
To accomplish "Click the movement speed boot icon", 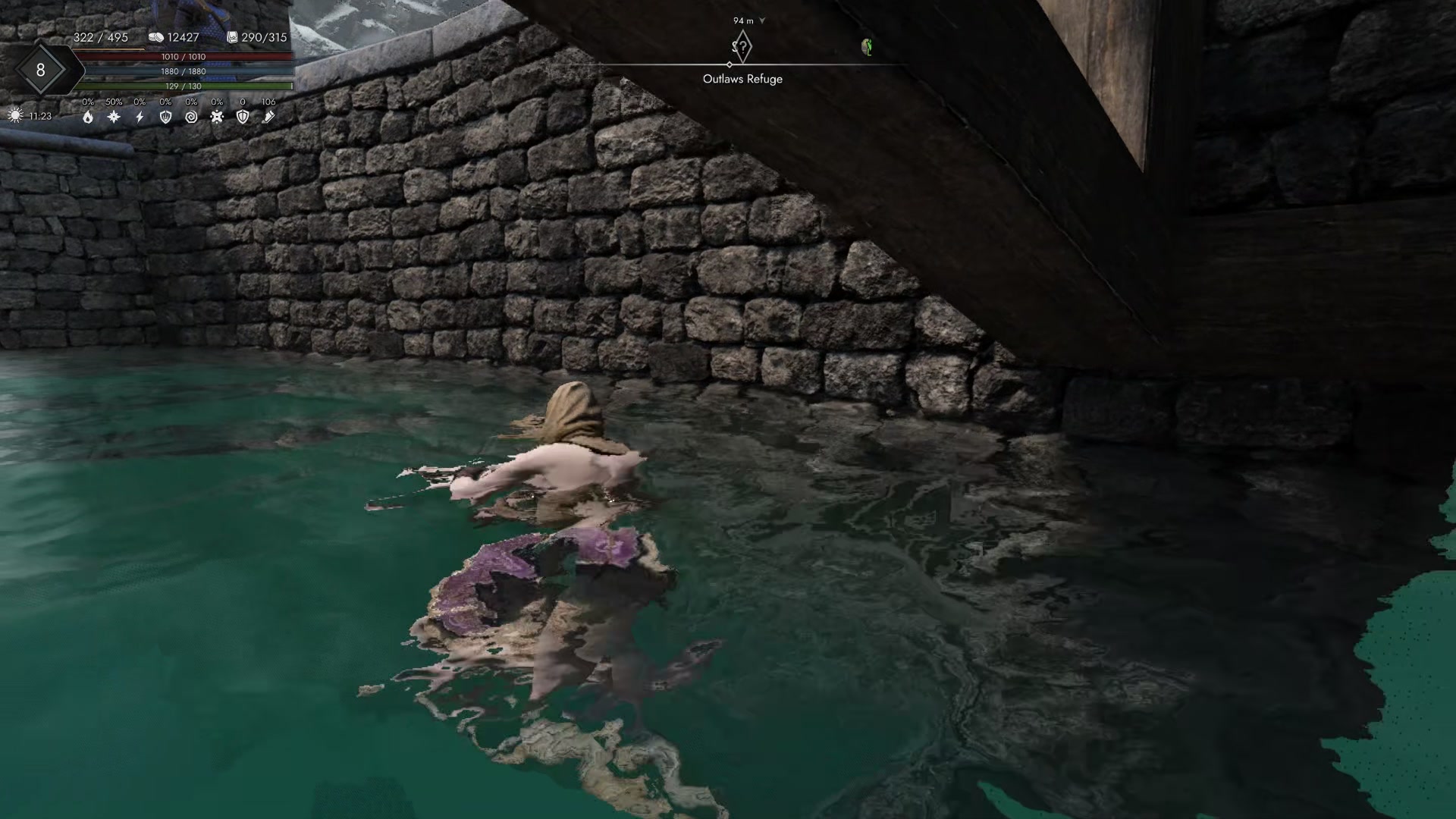I will pyautogui.click(x=268, y=117).
